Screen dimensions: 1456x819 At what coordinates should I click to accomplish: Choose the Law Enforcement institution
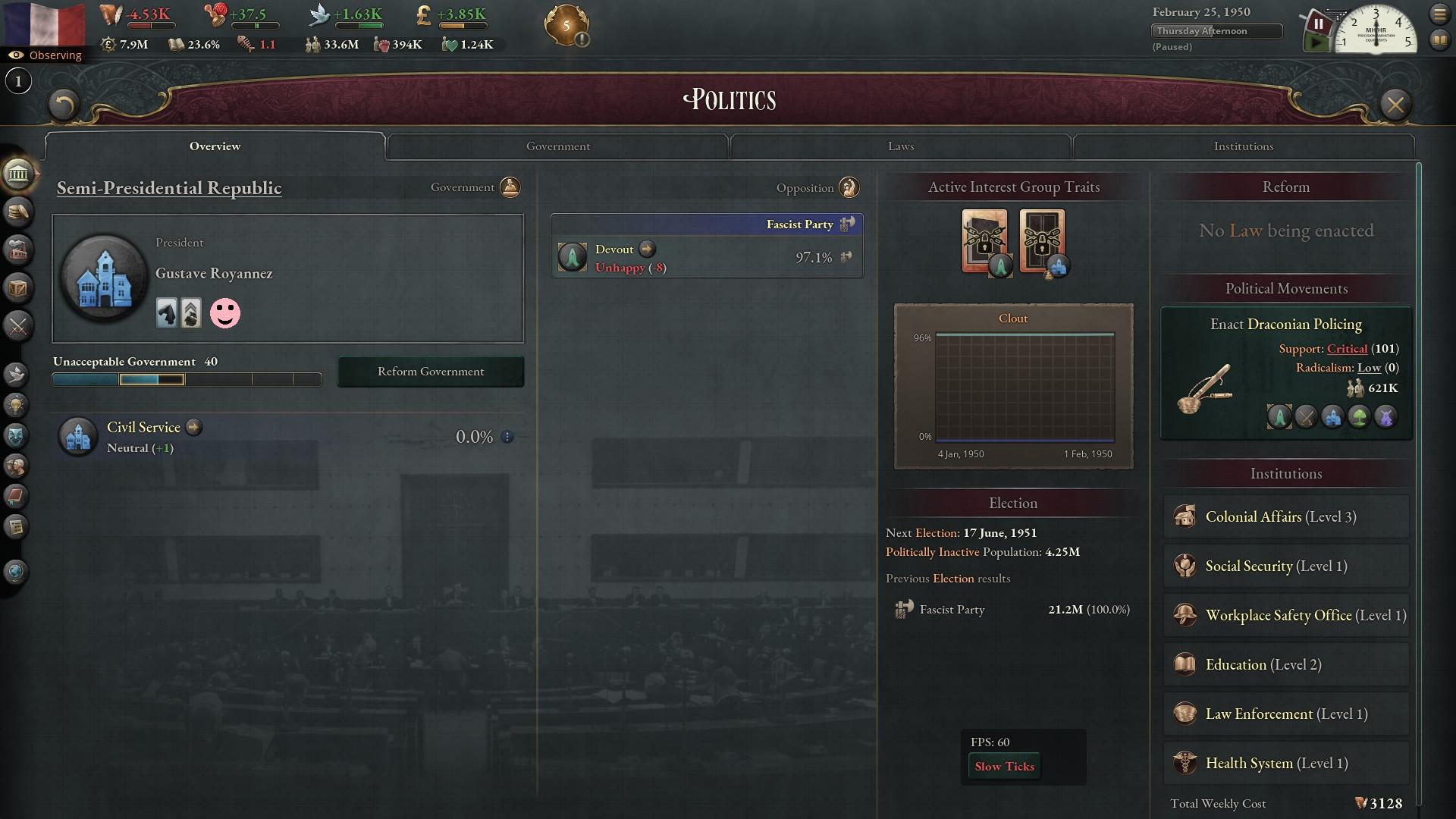(1285, 714)
